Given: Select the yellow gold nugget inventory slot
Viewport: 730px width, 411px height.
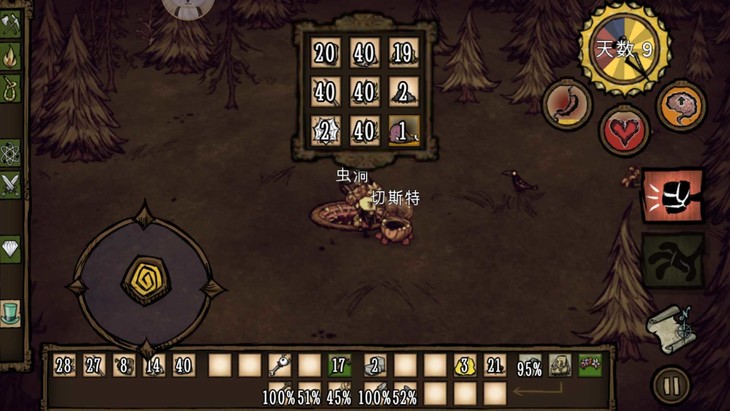Looking at the screenshot, I should 464,366.
